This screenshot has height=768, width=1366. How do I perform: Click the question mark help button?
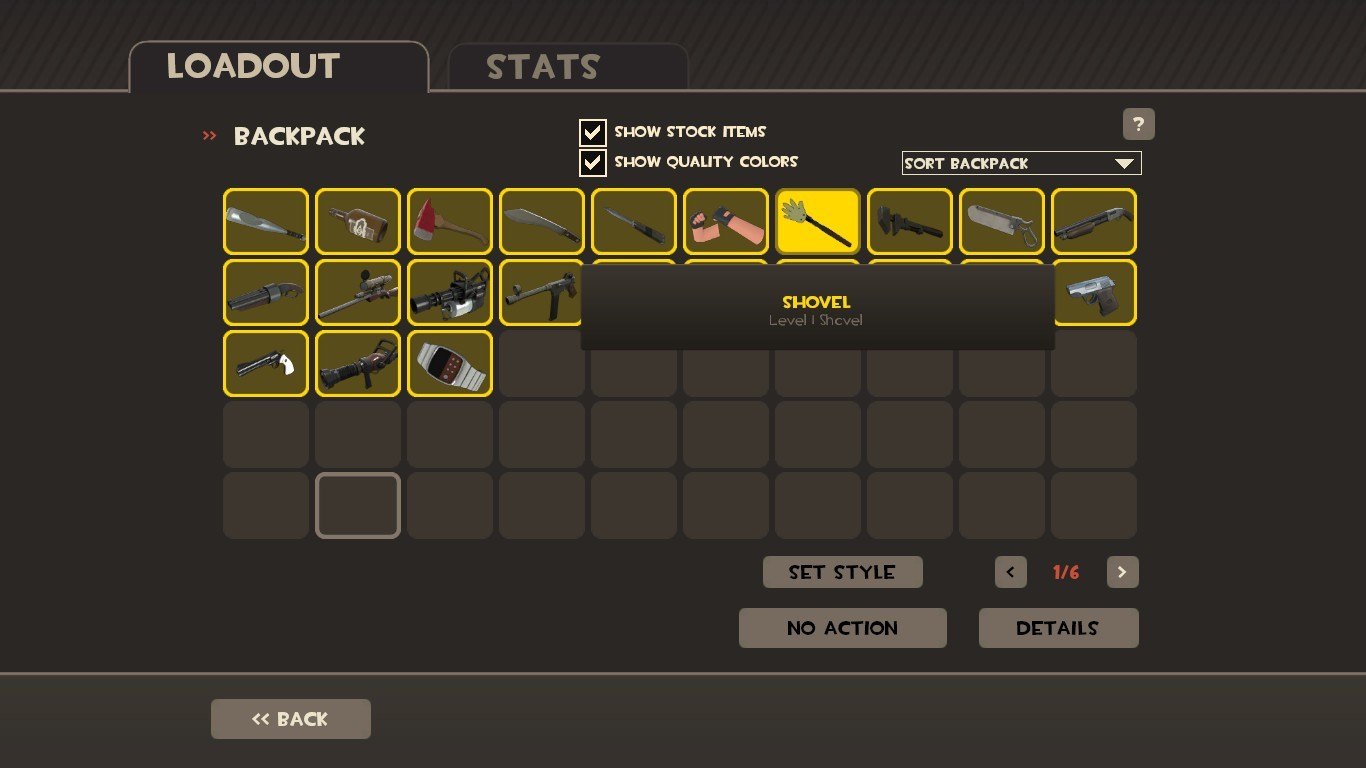tap(1138, 124)
